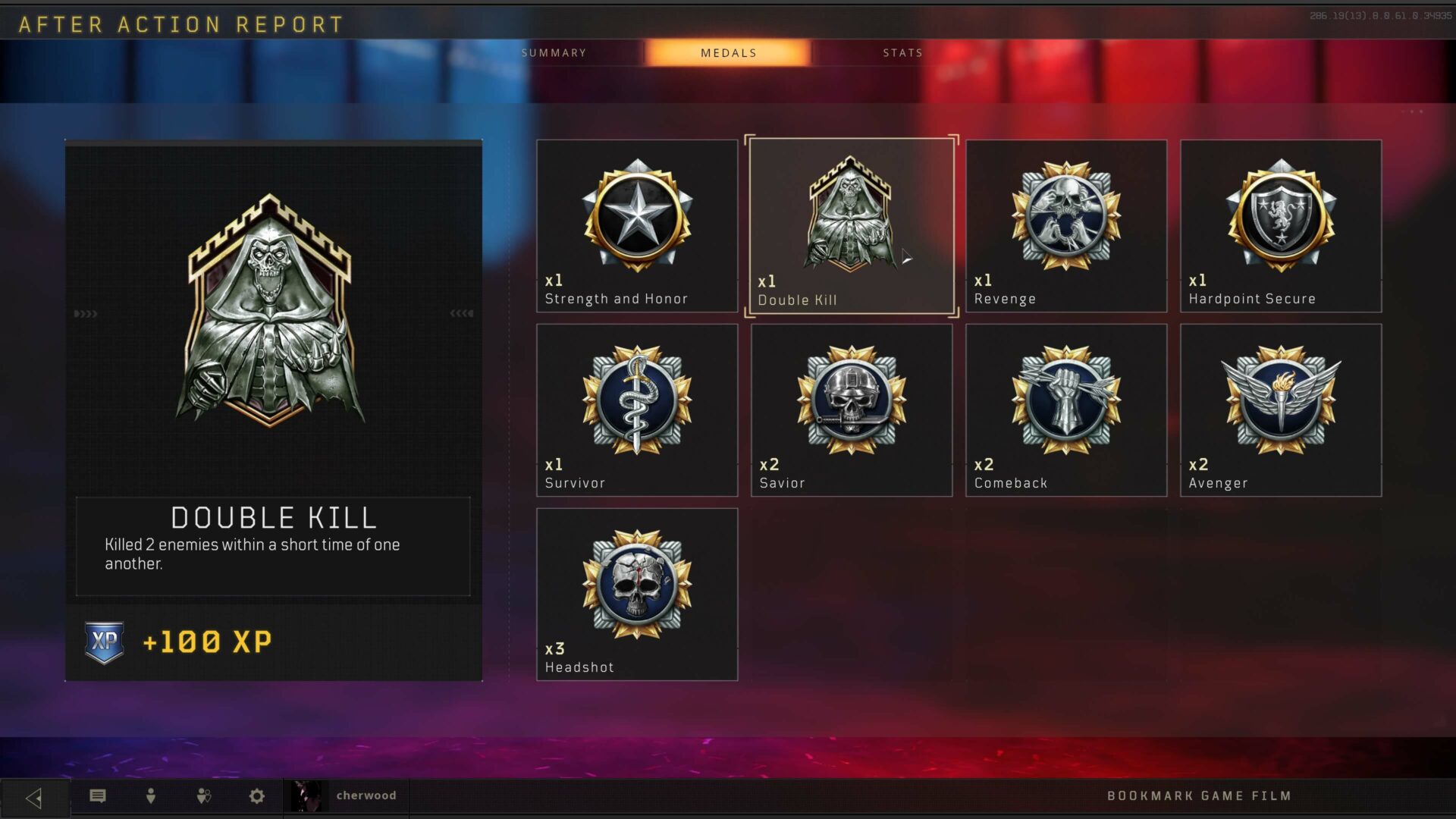
Task: Open the group of players icon
Action: click(x=204, y=796)
